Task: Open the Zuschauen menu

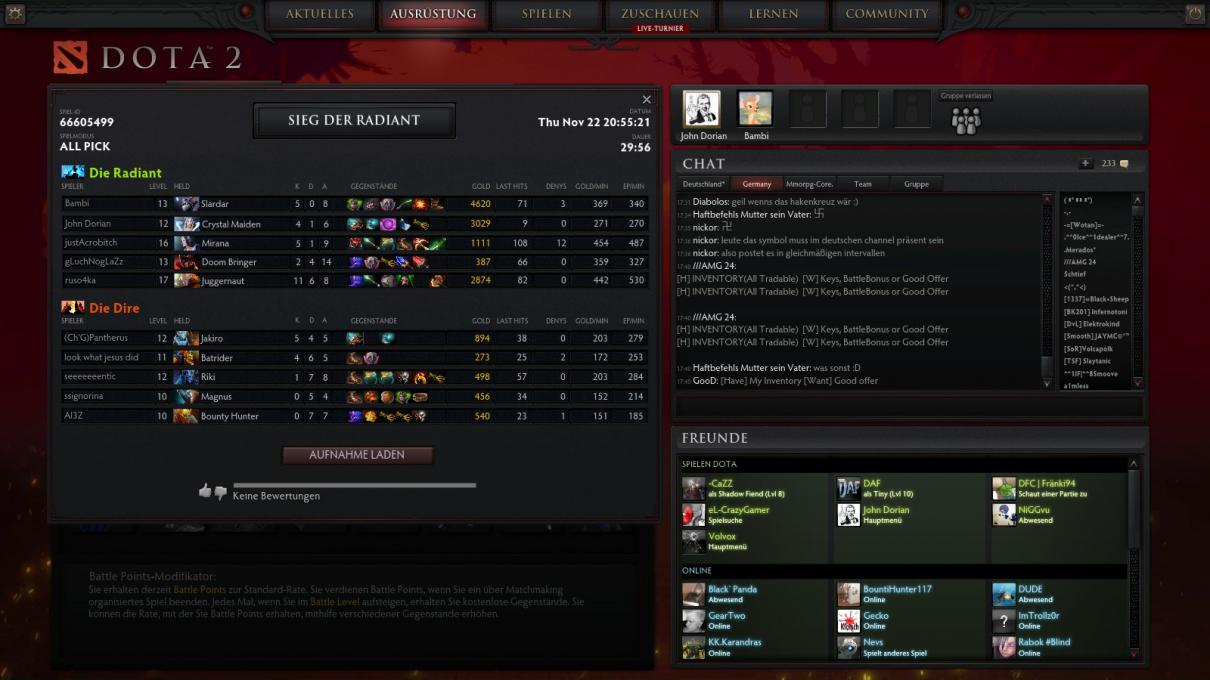Action: point(659,15)
